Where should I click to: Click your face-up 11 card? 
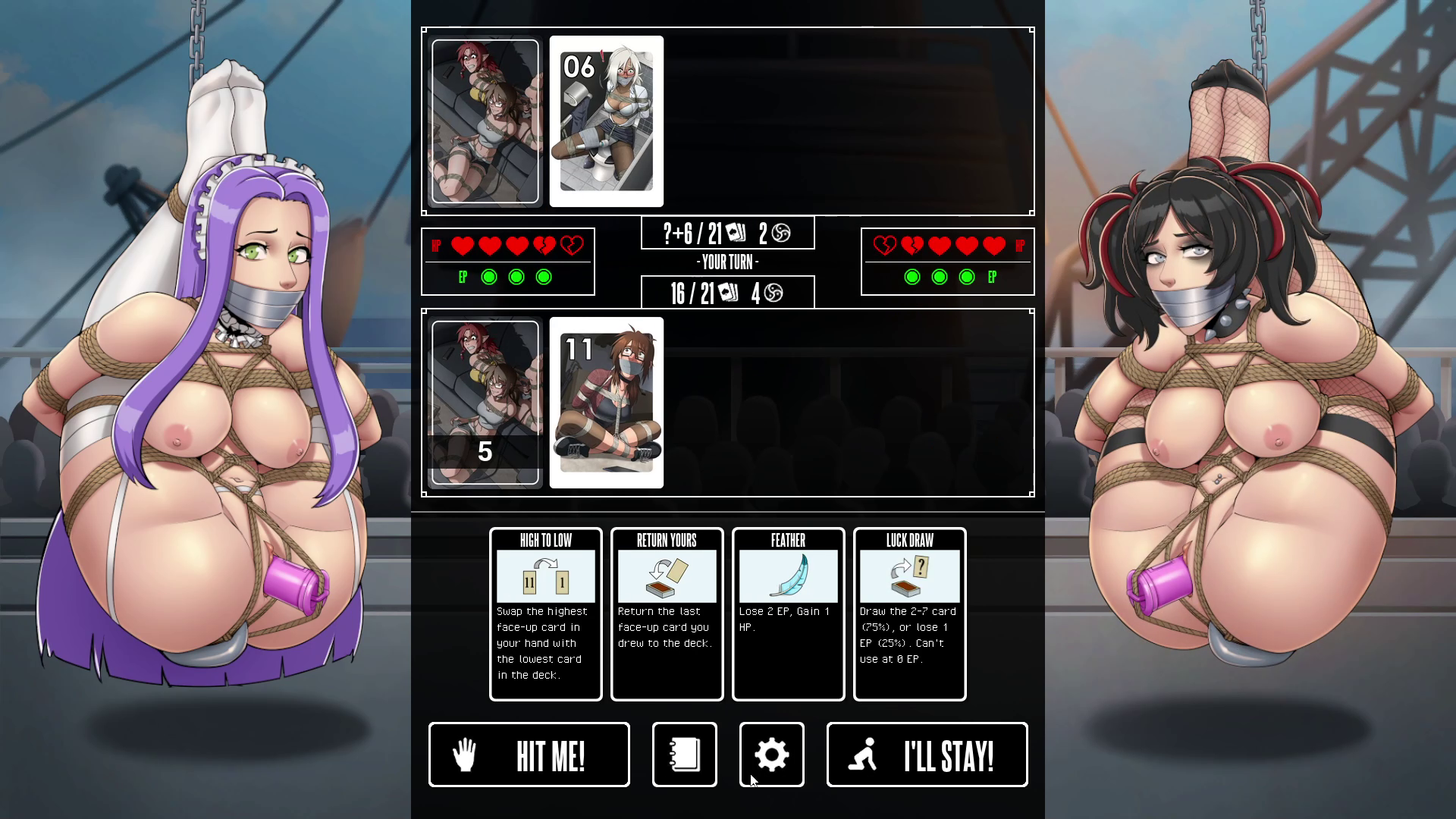tap(605, 402)
